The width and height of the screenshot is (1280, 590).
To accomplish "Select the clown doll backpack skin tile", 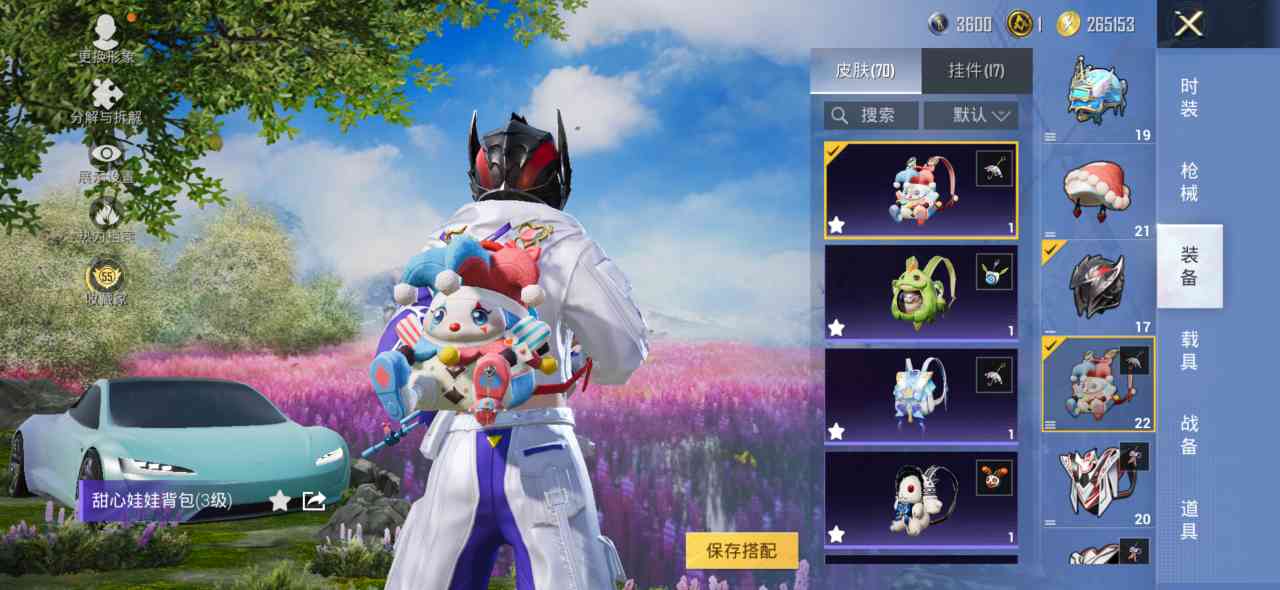I will coord(920,190).
